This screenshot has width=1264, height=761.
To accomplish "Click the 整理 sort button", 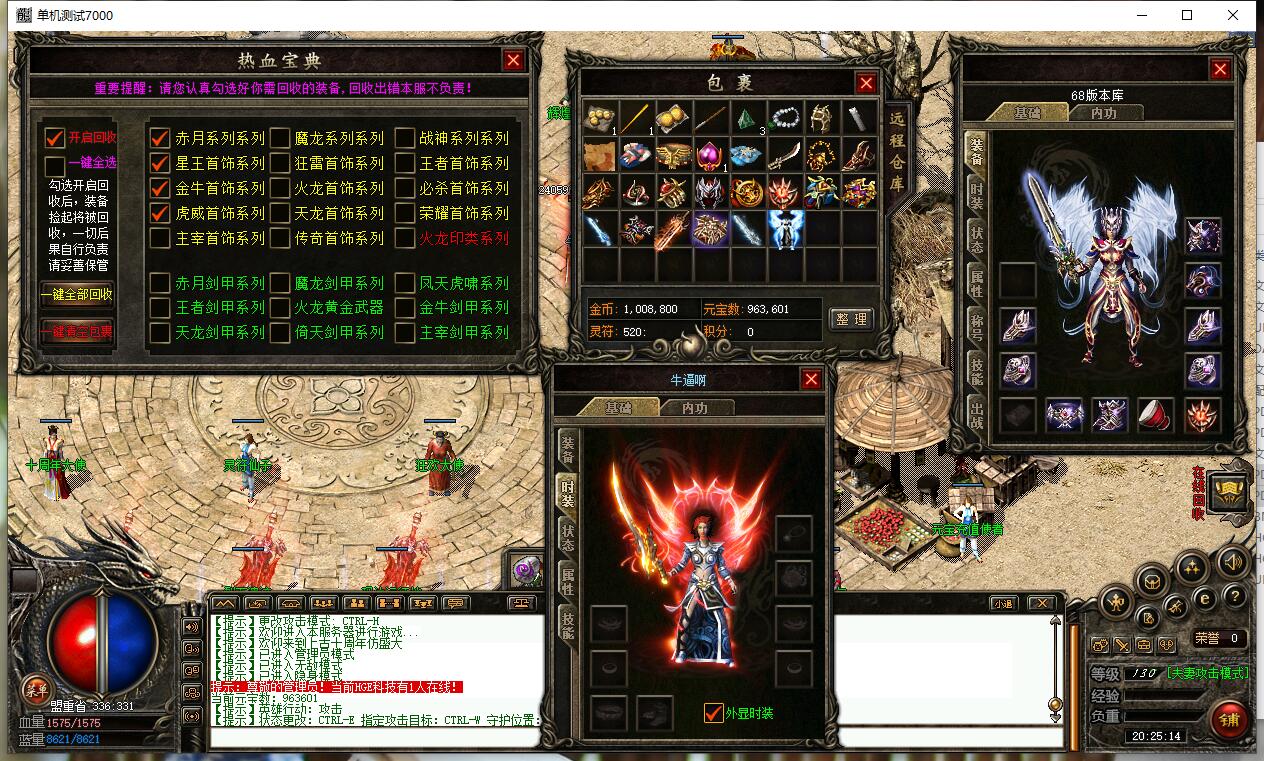I will coord(851,319).
